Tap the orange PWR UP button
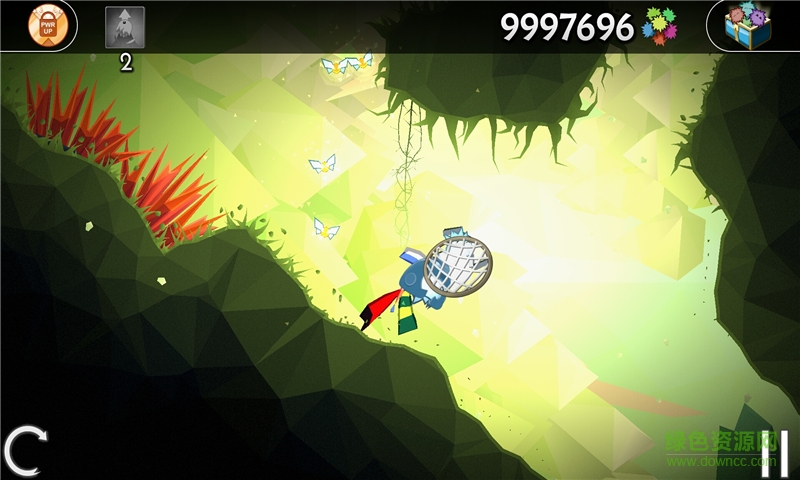800x480 pixels. 47,26
